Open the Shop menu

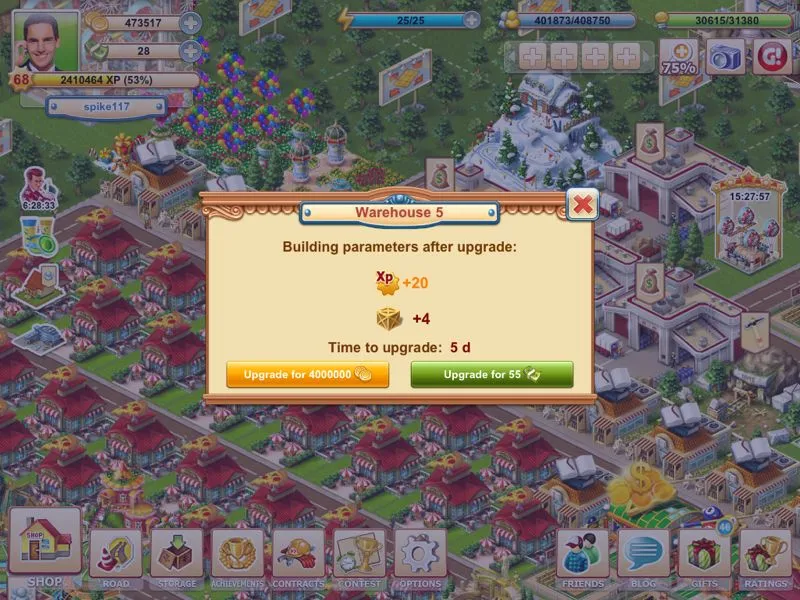(x=45, y=546)
